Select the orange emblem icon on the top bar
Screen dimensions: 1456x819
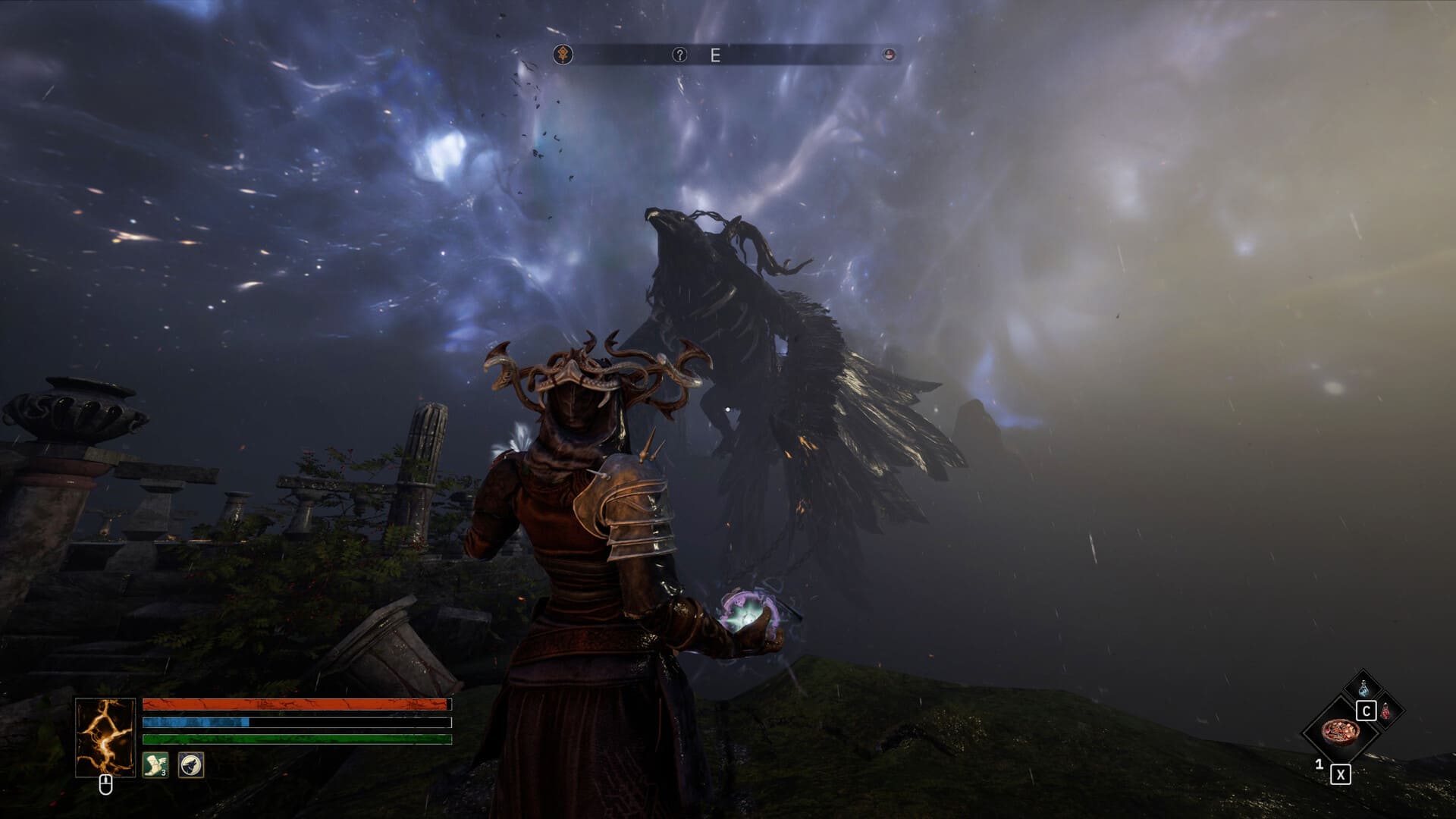tap(563, 54)
